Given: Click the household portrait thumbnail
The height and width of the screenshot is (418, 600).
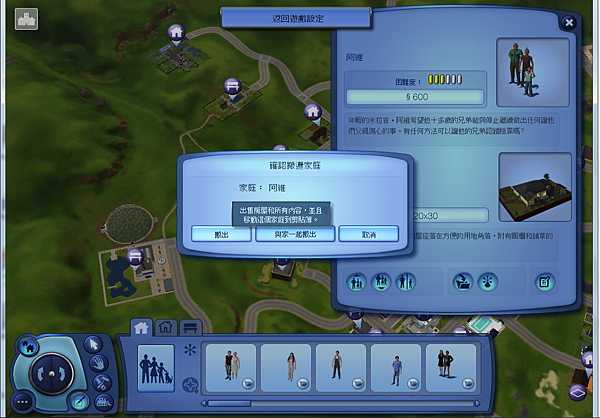Looking at the screenshot, I should [x=532, y=70].
